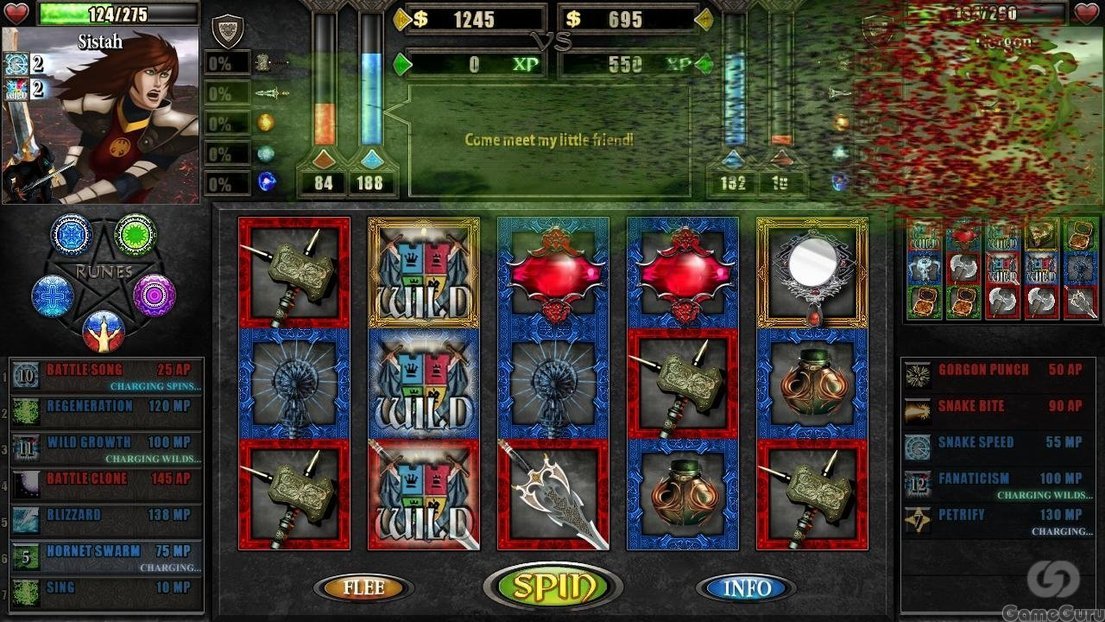Activate Battle Clone ability
1105x622 pixels.
[106, 484]
